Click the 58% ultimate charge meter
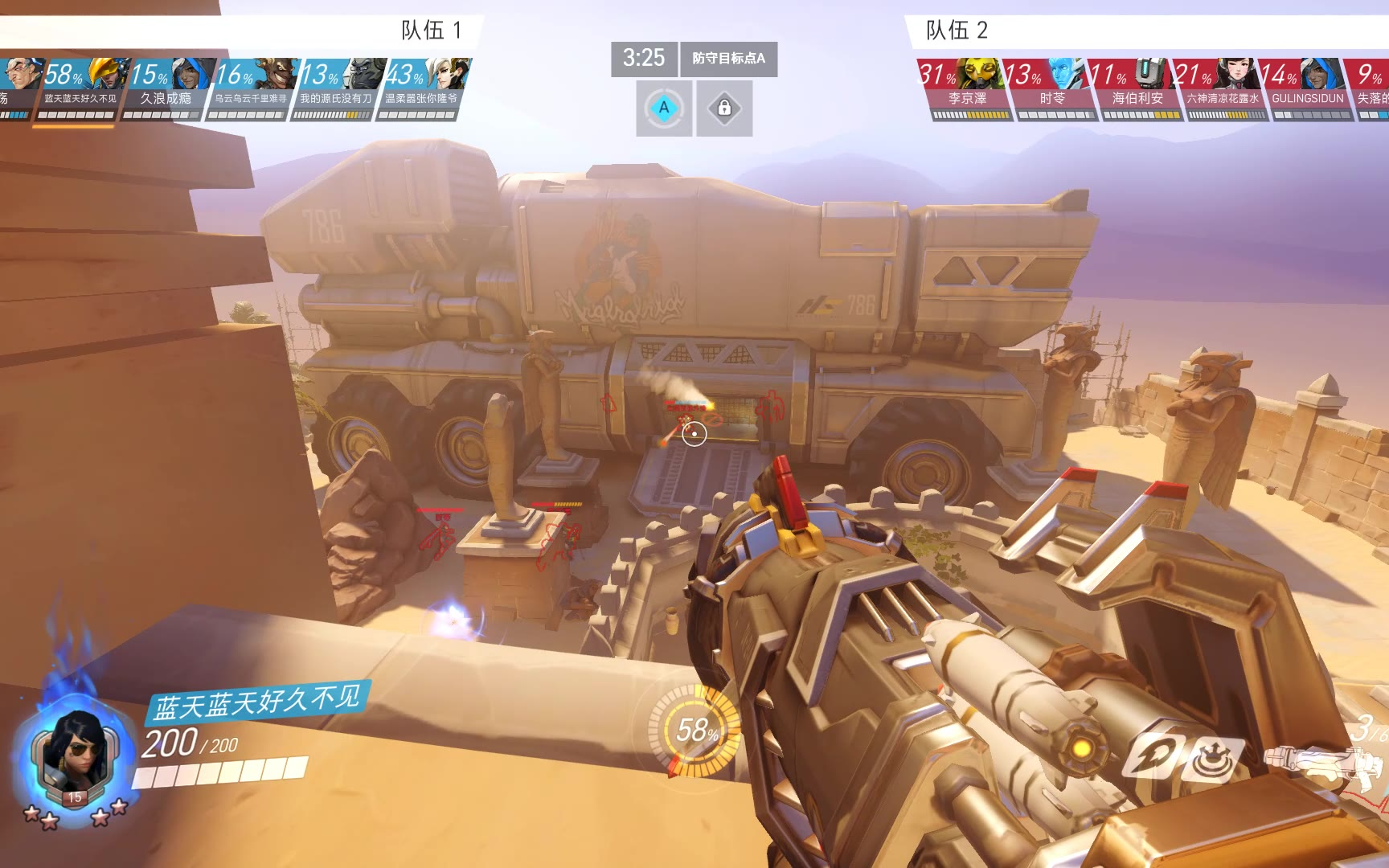 click(694, 730)
